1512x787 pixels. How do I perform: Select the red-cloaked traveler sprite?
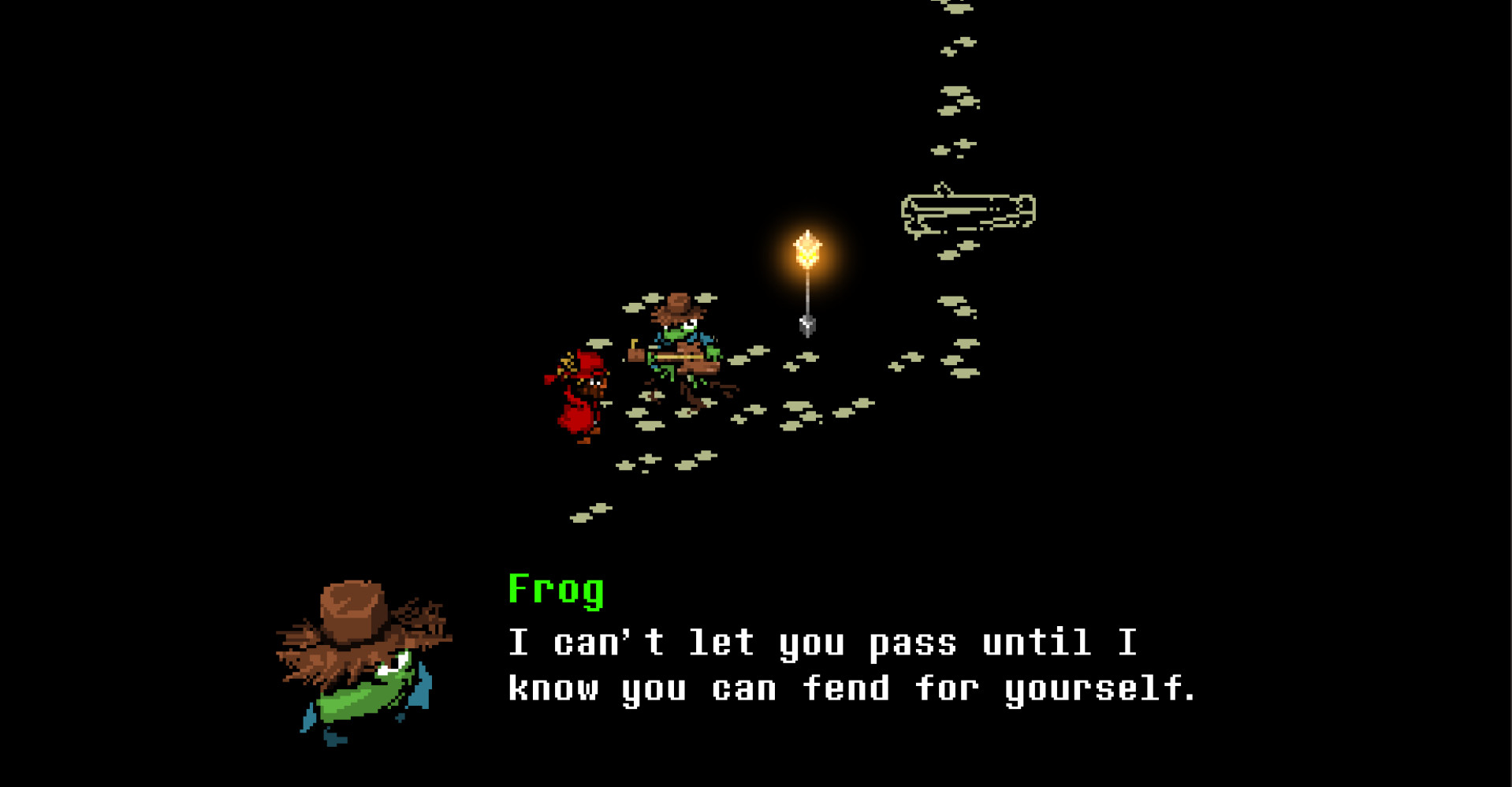pos(579,394)
